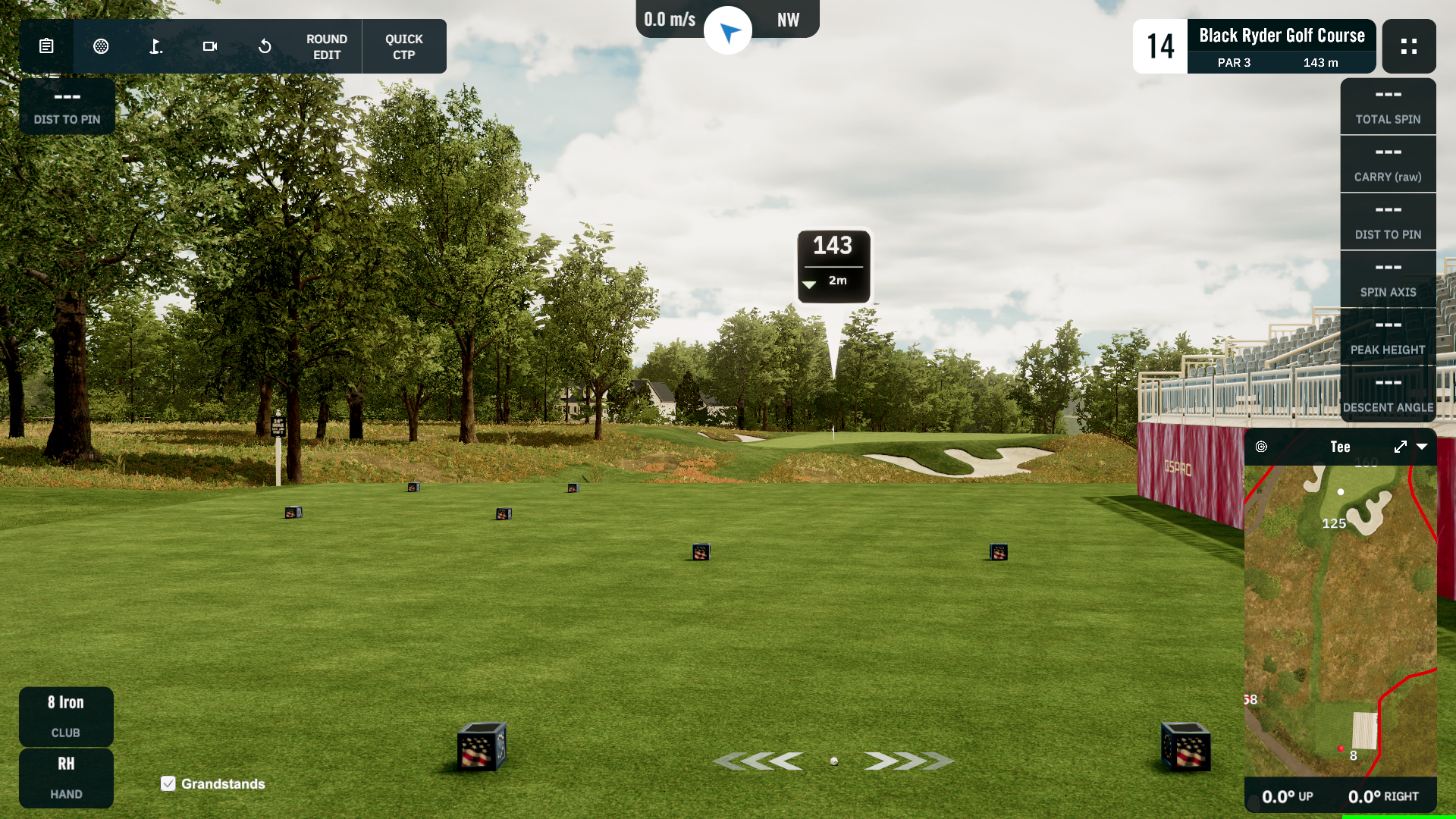Image resolution: width=1456 pixels, height=819 pixels.
Task: Expand the minimap with the diagonal arrow
Action: pyautogui.click(x=1400, y=447)
